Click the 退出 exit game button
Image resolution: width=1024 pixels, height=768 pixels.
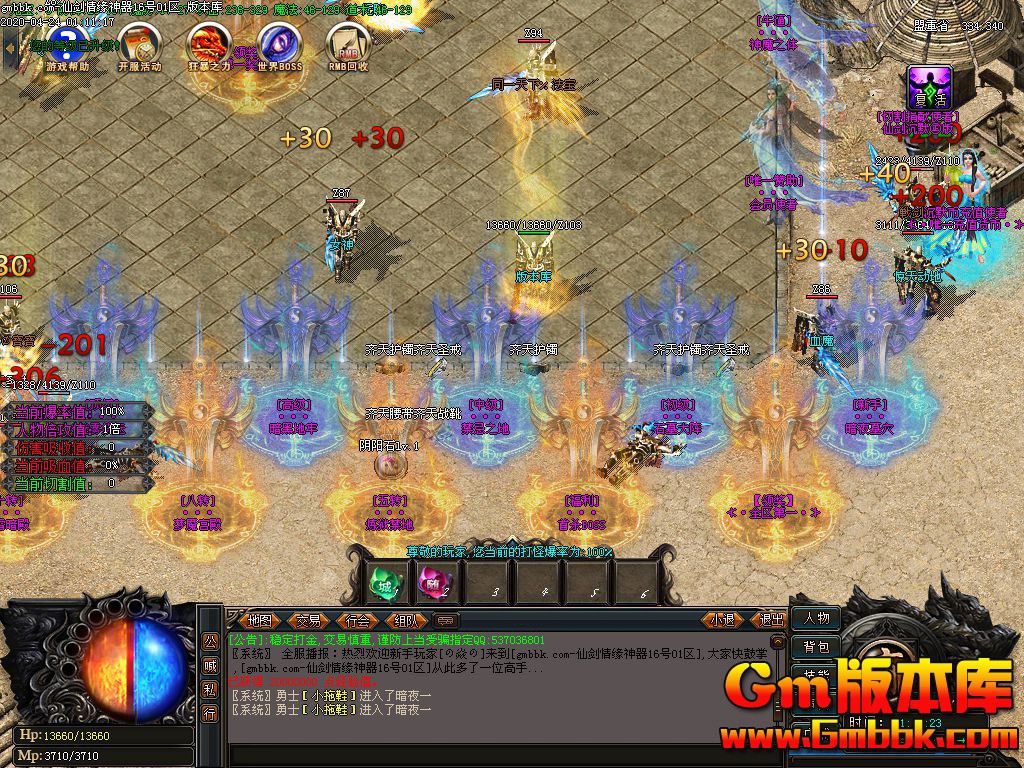[772, 620]
